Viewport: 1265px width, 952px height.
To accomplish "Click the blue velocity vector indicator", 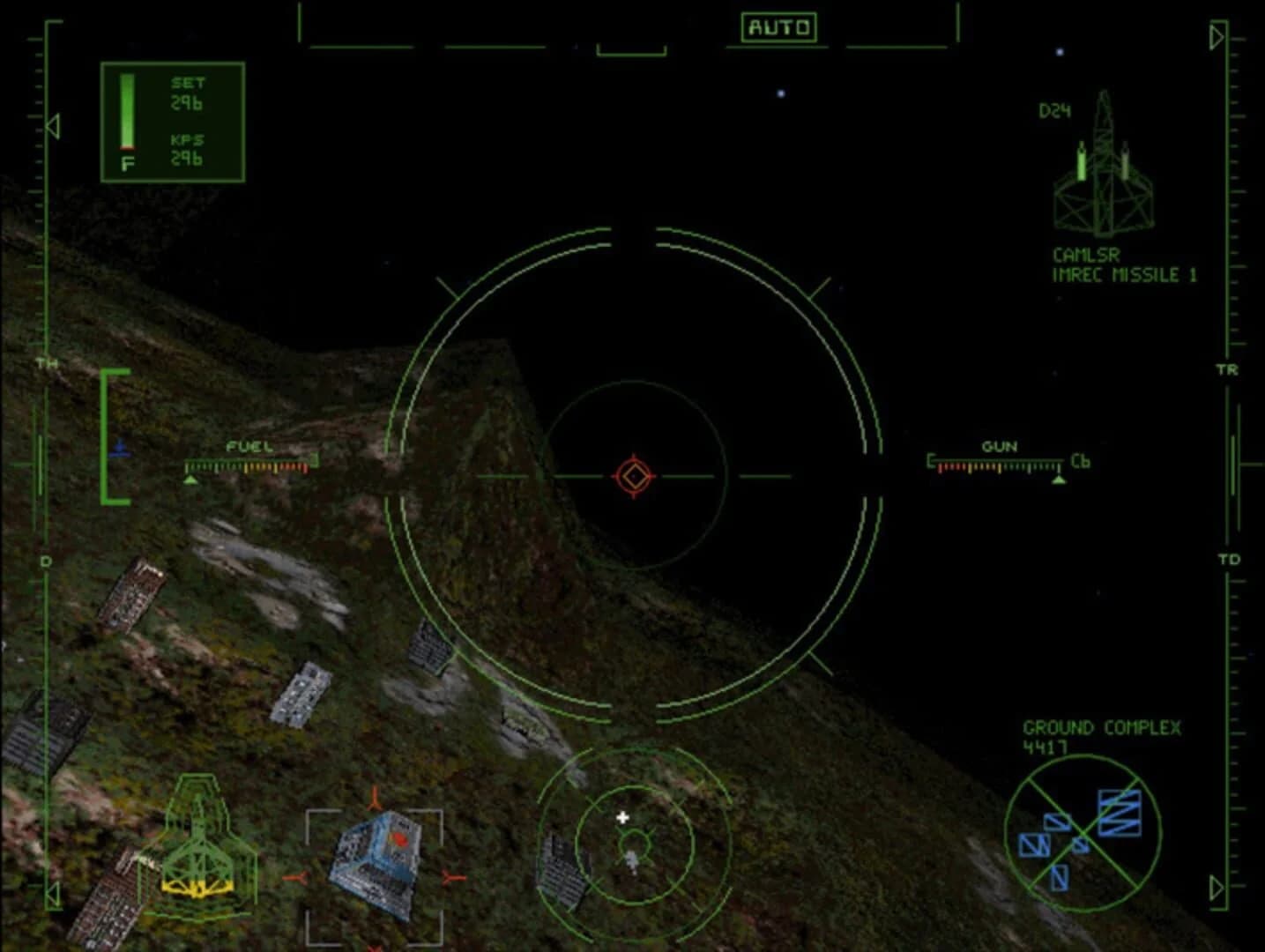I will pos(121,448).
